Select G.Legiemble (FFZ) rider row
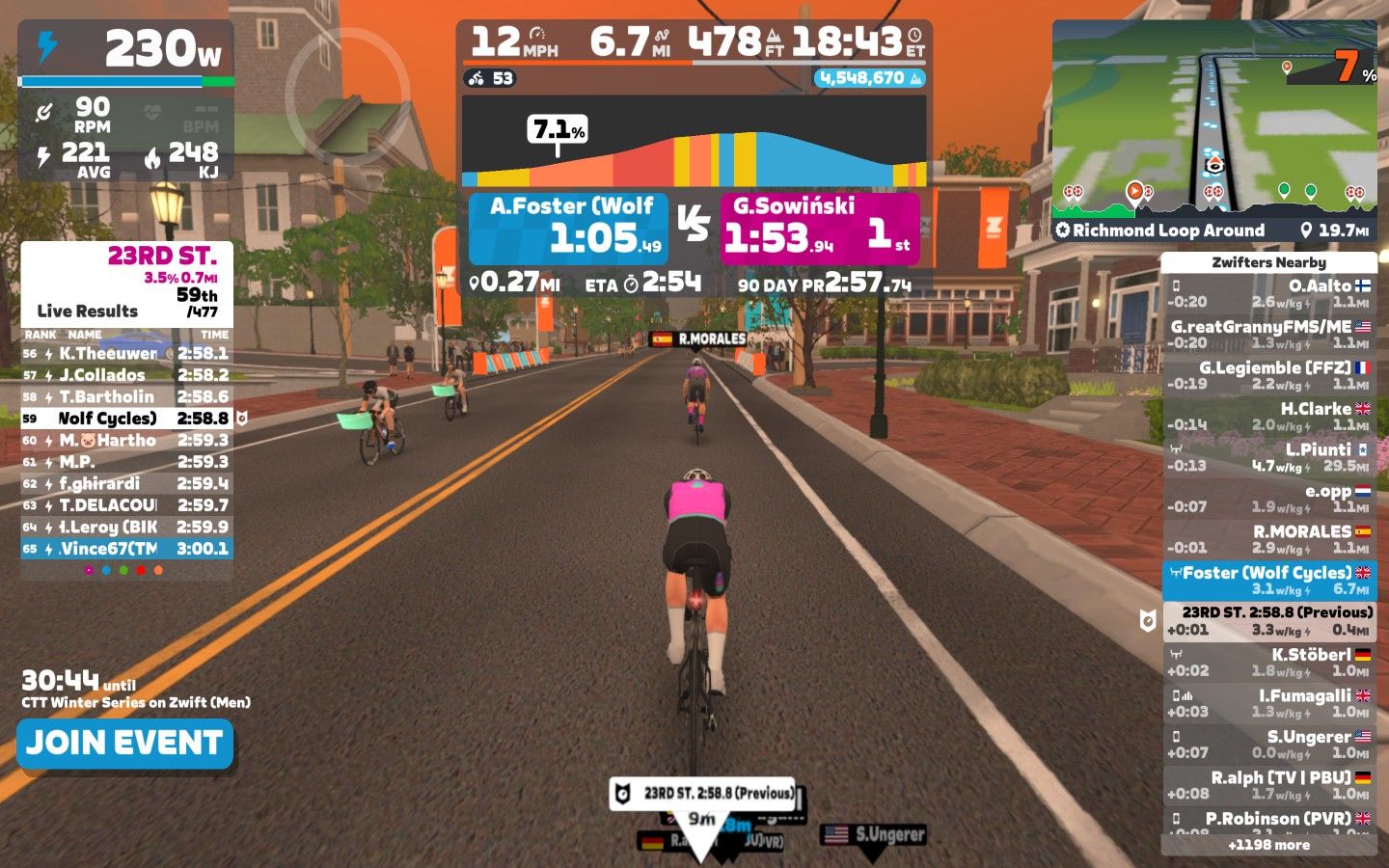Viewport: 1389px width, 868px height. tap(1268, 375)
